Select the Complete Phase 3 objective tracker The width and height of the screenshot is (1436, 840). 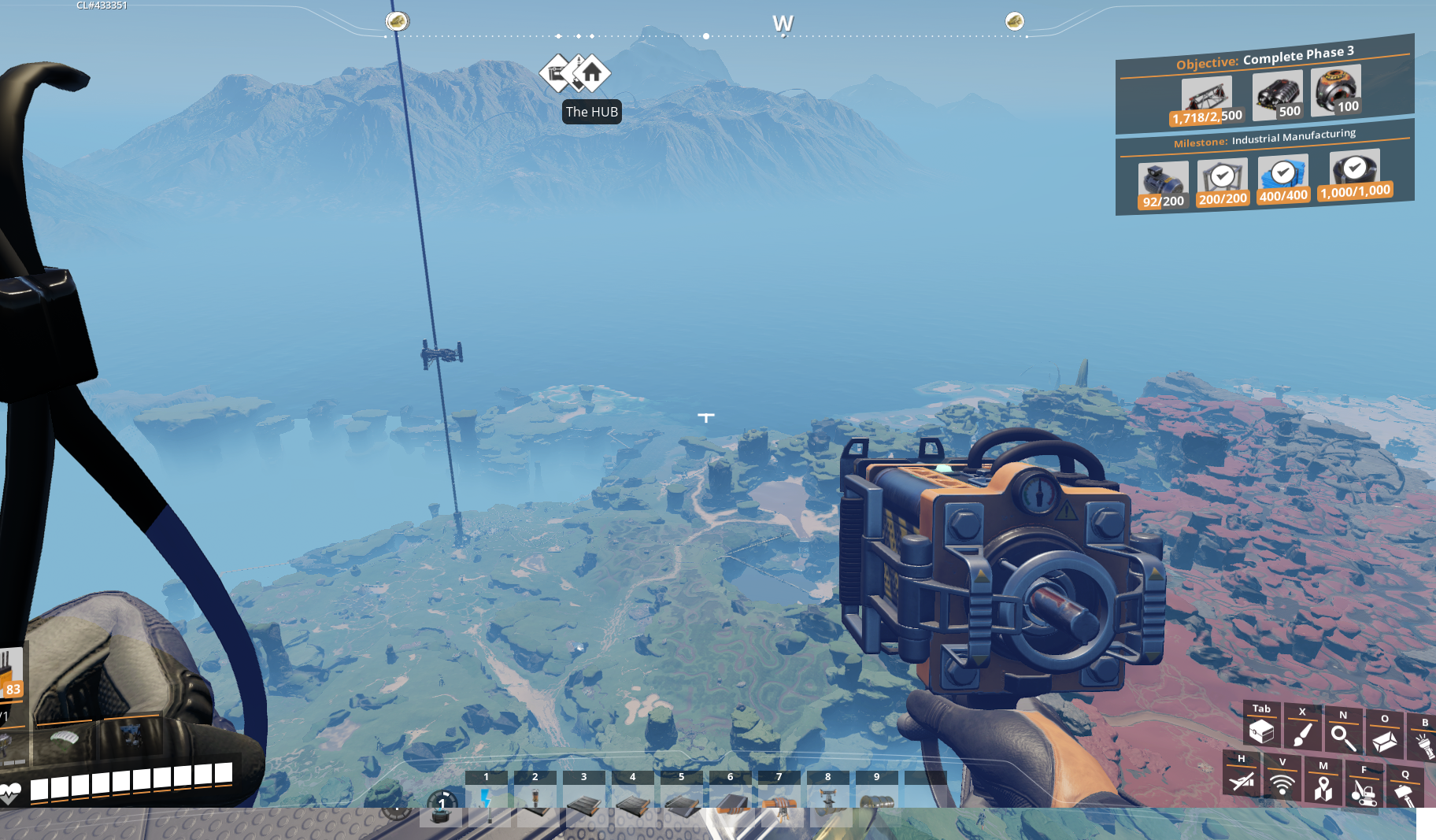1264,57
